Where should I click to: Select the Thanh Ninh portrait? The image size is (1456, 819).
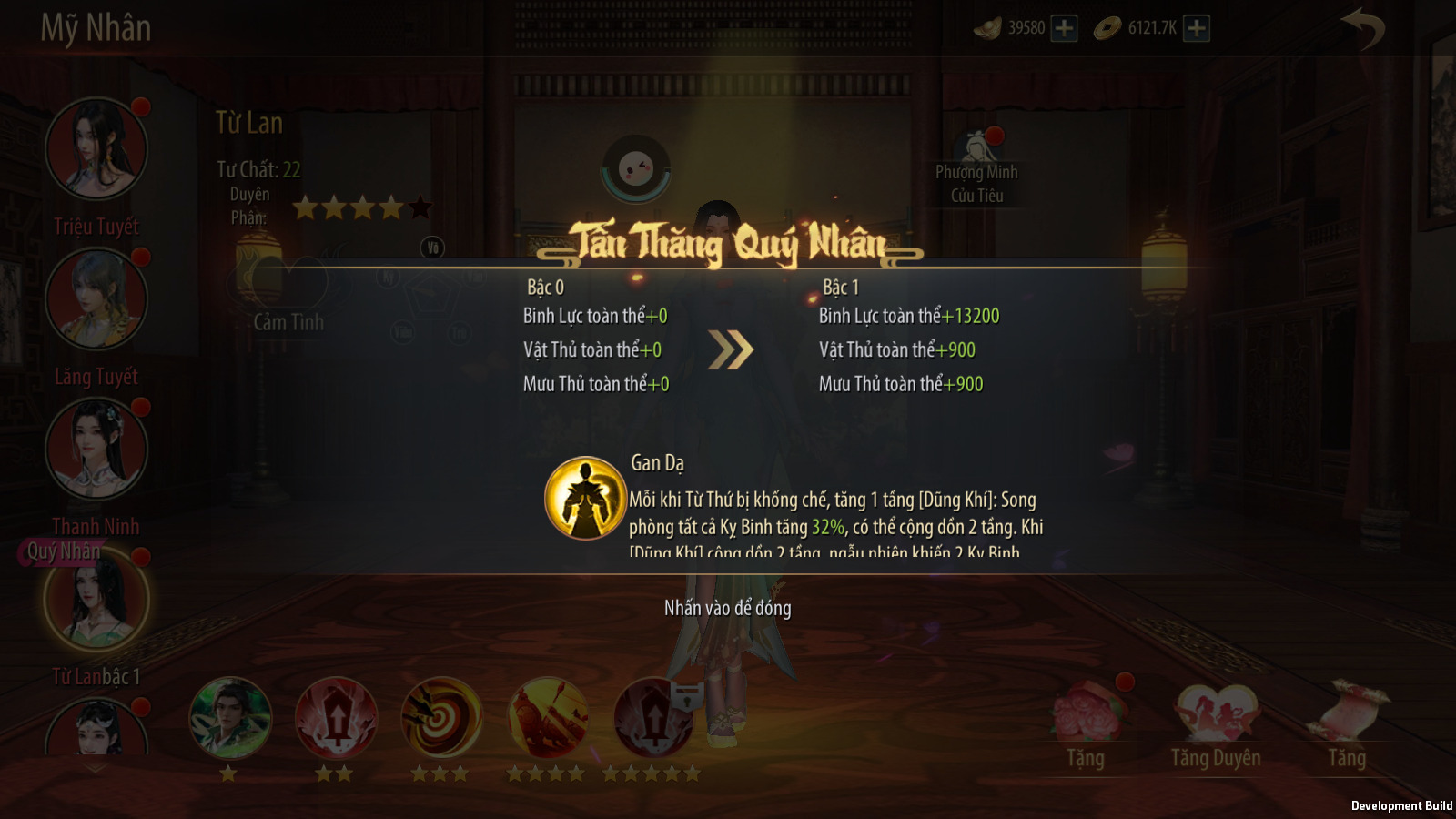pyautogui.click(x=96, y=450)
